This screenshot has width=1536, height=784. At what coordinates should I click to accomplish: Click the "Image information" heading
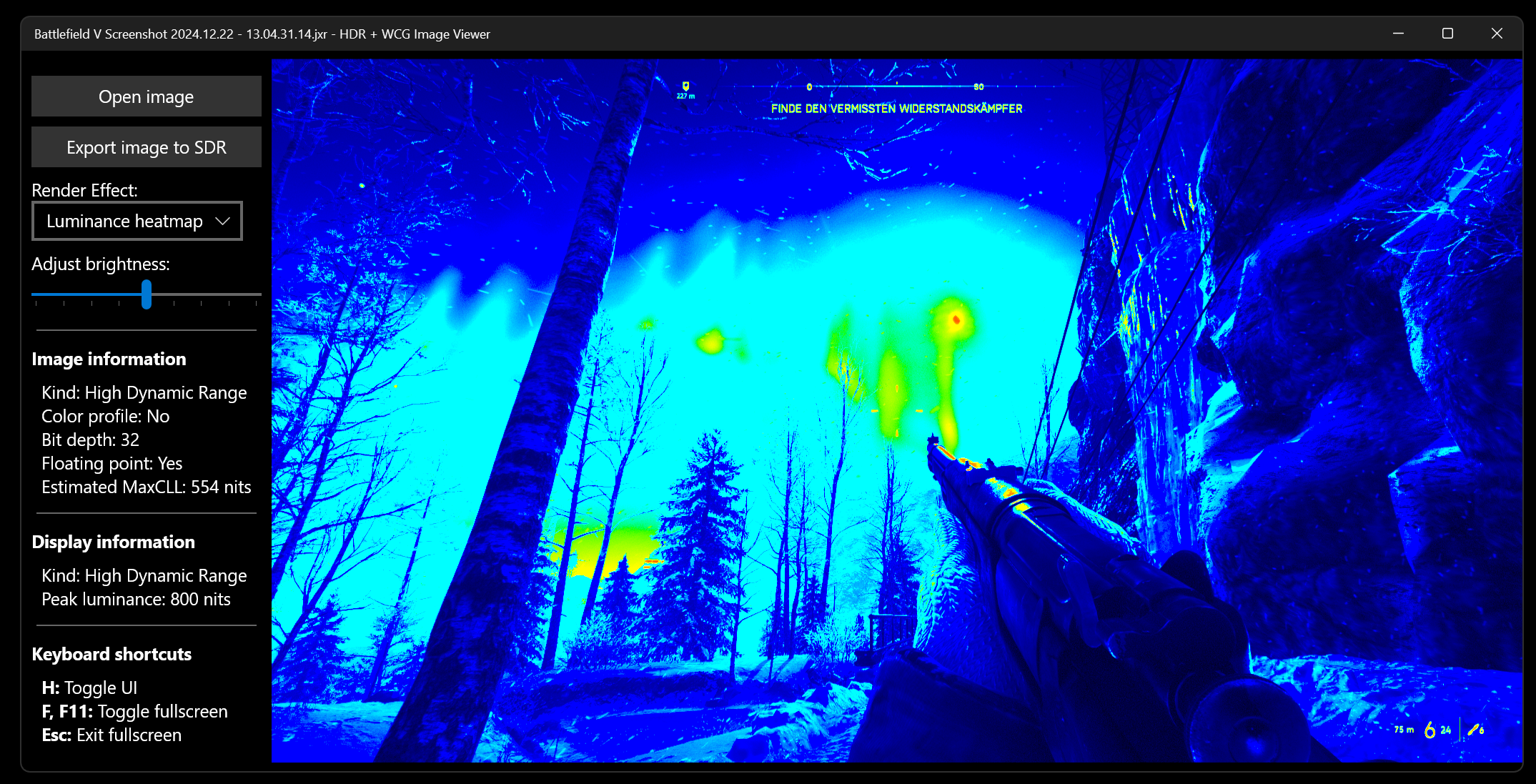[x=108, y=359]
